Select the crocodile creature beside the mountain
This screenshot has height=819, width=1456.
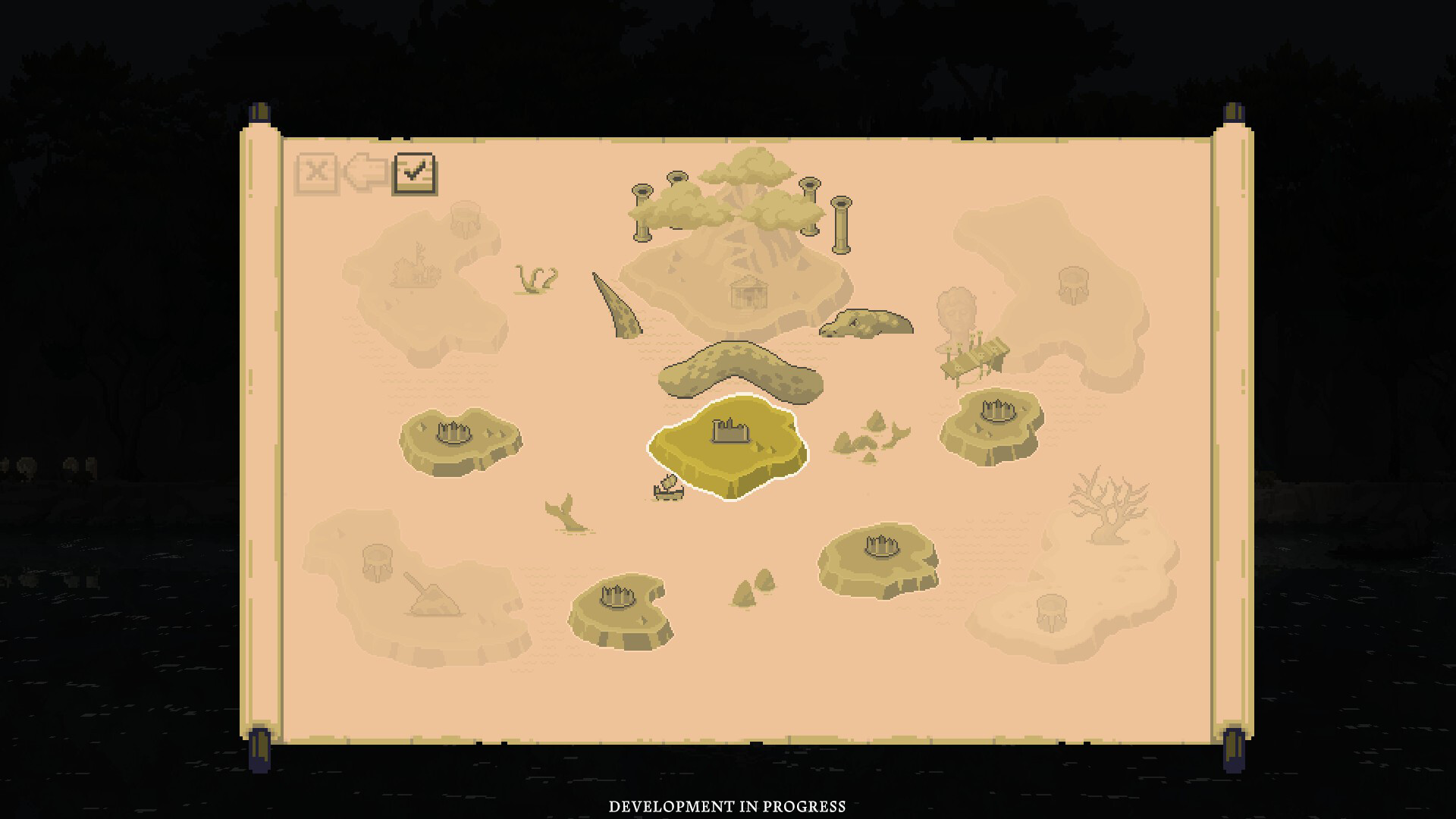[x=864, y=325]
